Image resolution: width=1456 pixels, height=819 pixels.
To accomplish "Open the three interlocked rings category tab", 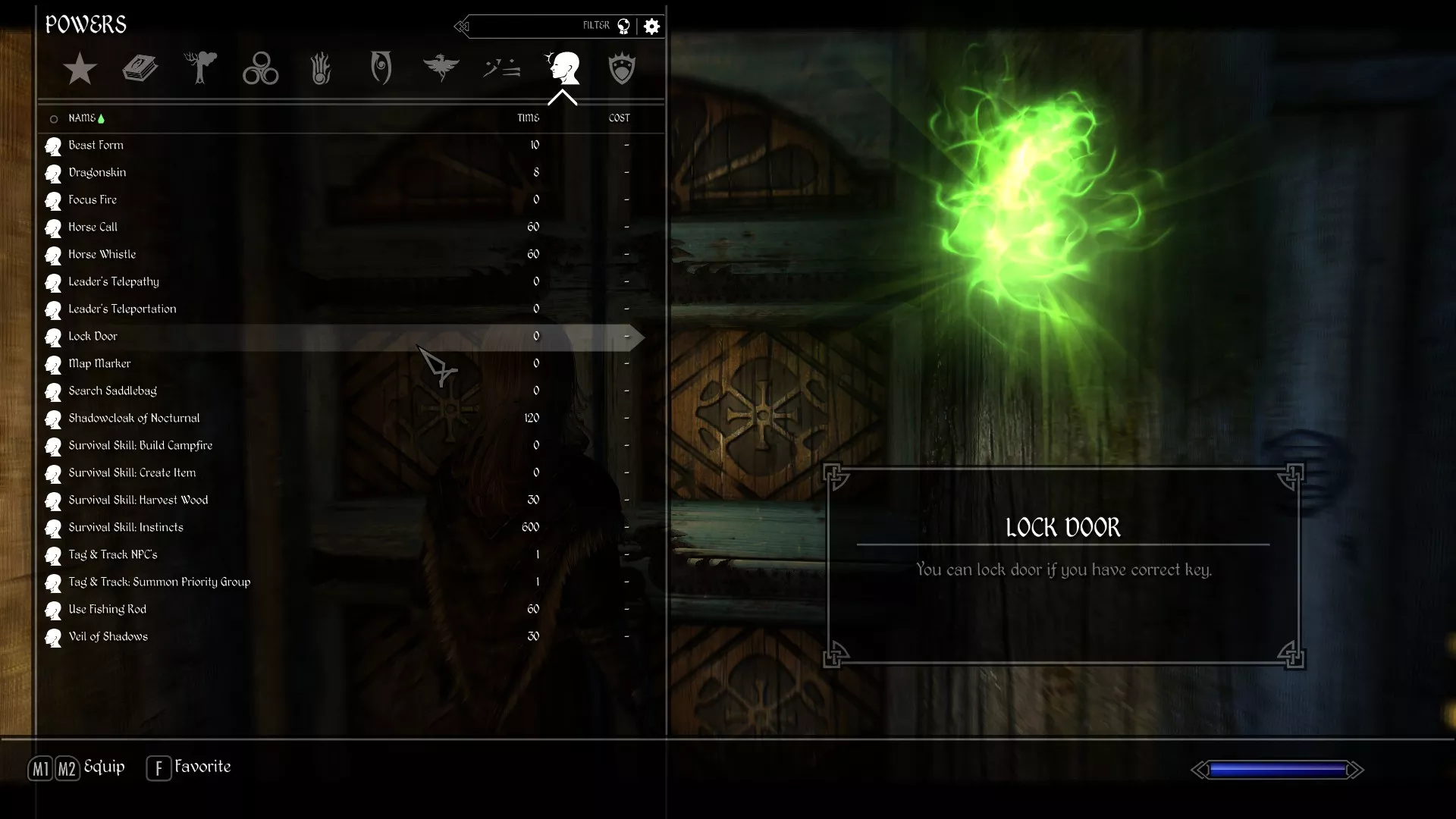I will pos(260,69).
